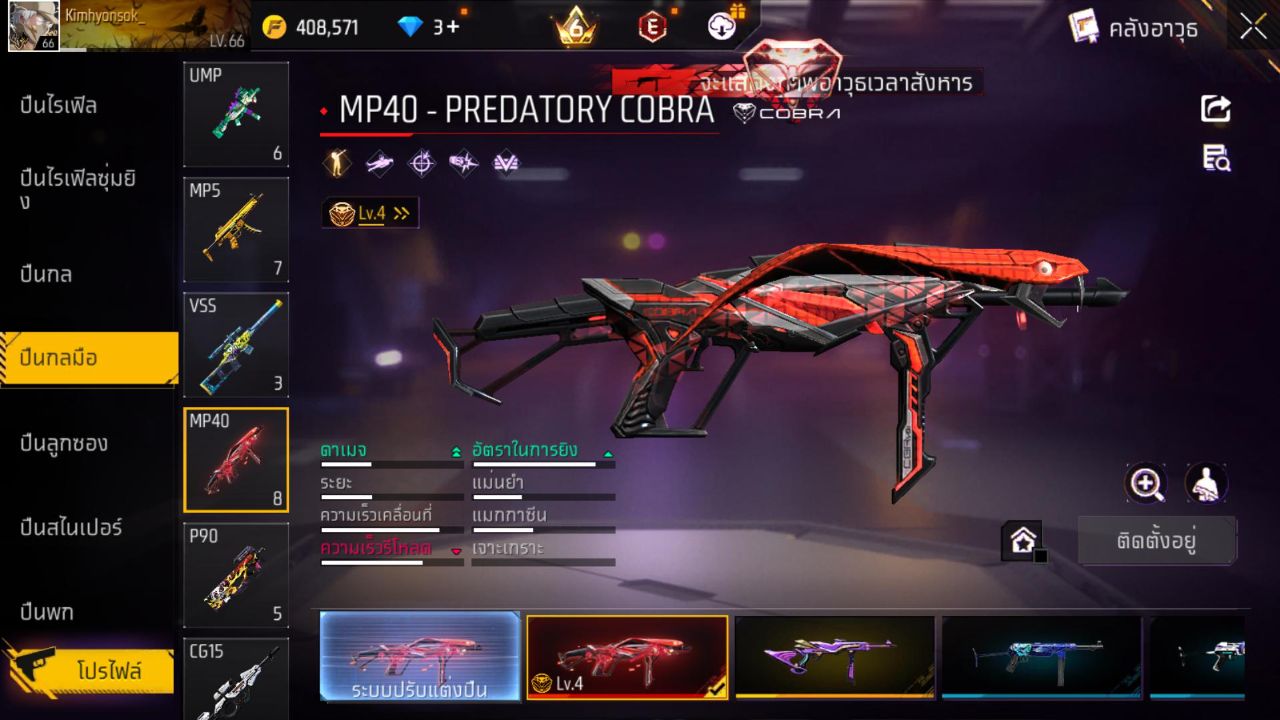Open the level 6 crown badge in top bar
1280x720 pixels.
click(x=572, y=26)
